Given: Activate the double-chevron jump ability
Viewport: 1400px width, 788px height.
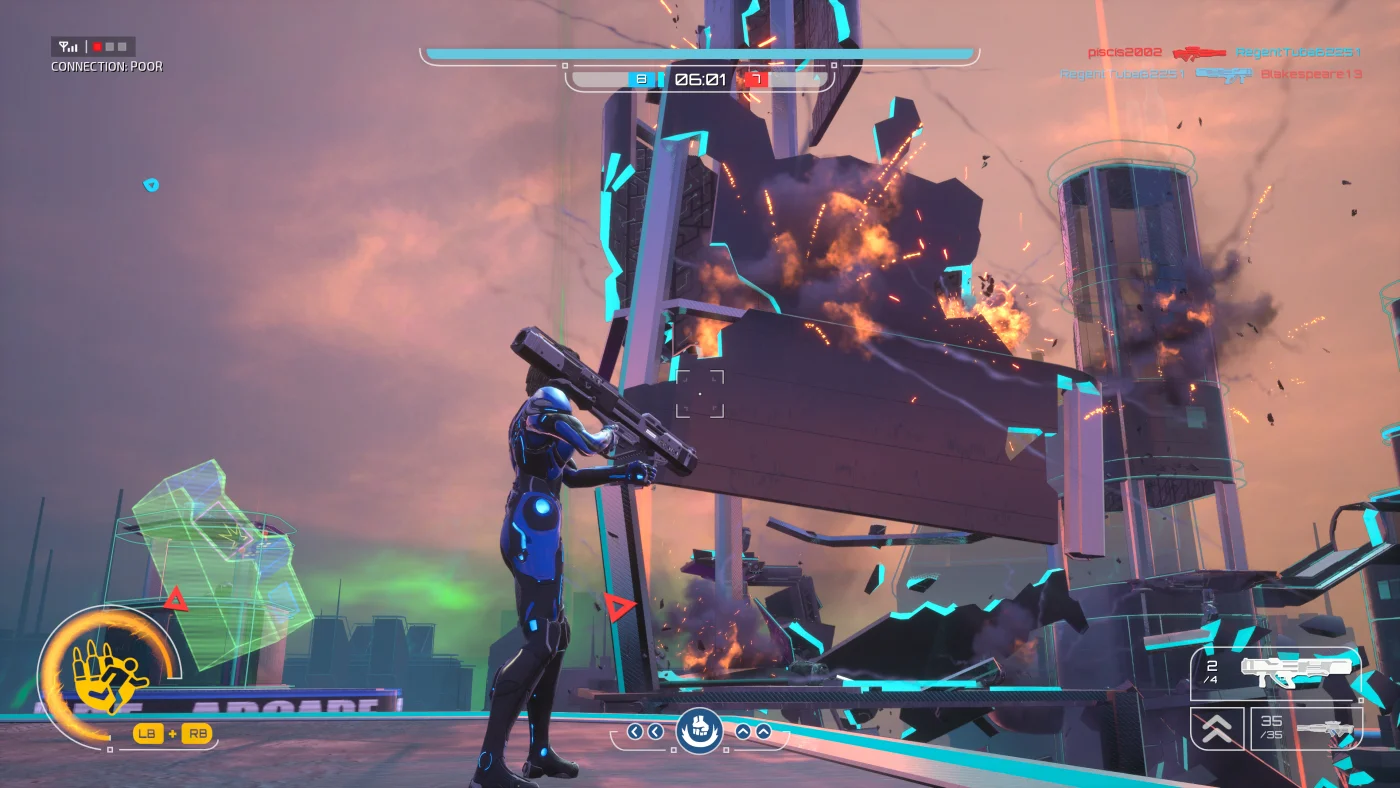Looking at the screenshot, I should point(1217,729).
